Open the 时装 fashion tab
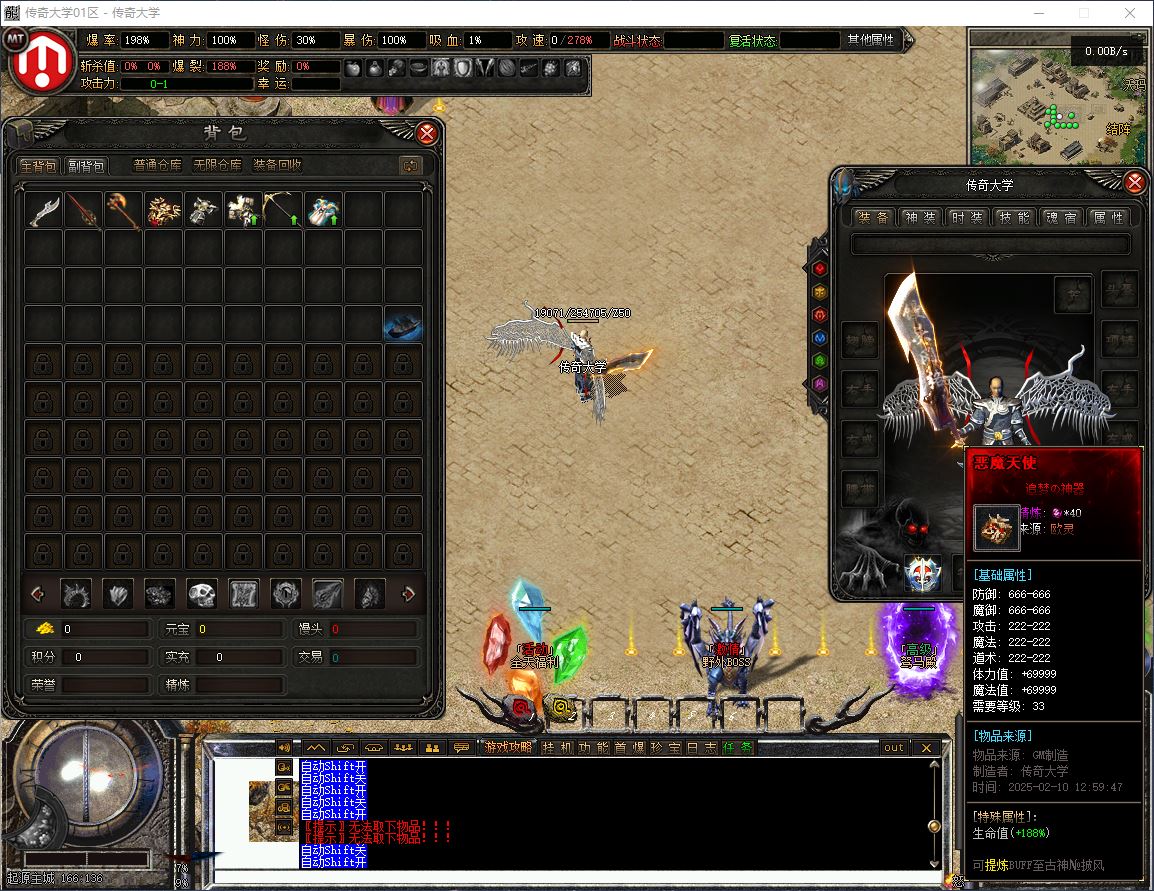Viewport: 1154px width, 891px height. pyautogui.click(x=966, y=217)
